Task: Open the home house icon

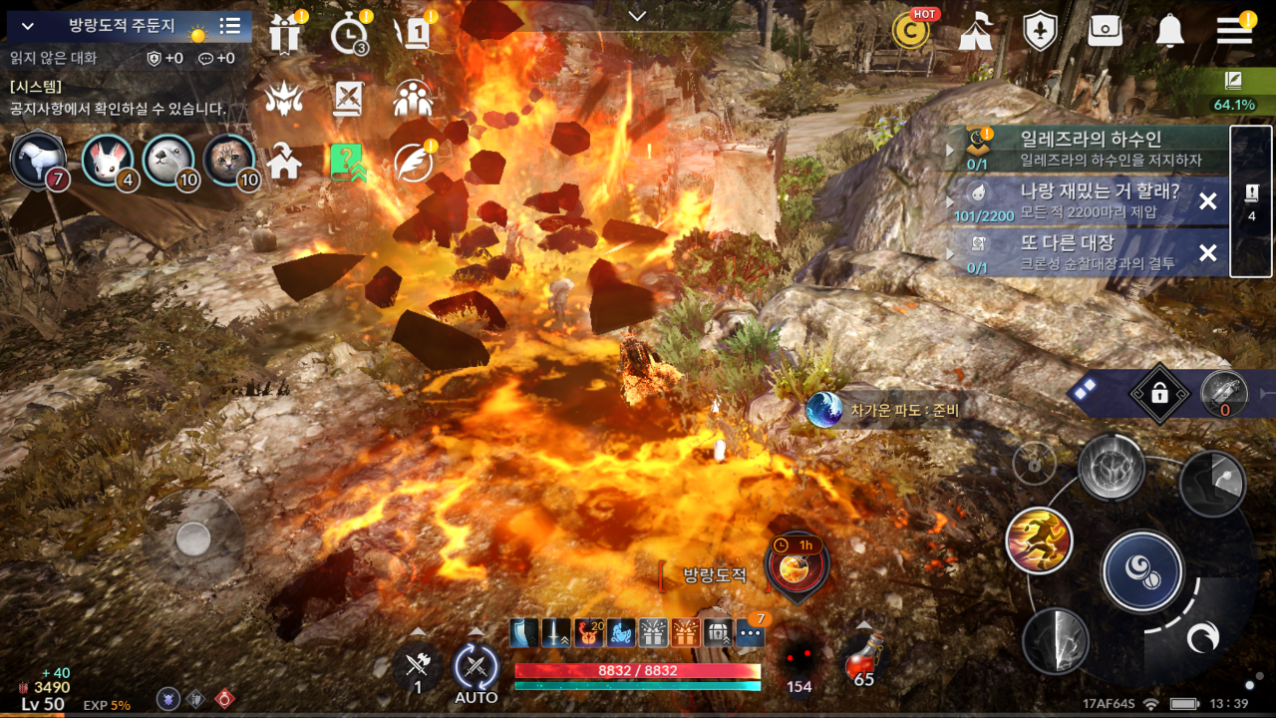Action: [x=285, y=162]
